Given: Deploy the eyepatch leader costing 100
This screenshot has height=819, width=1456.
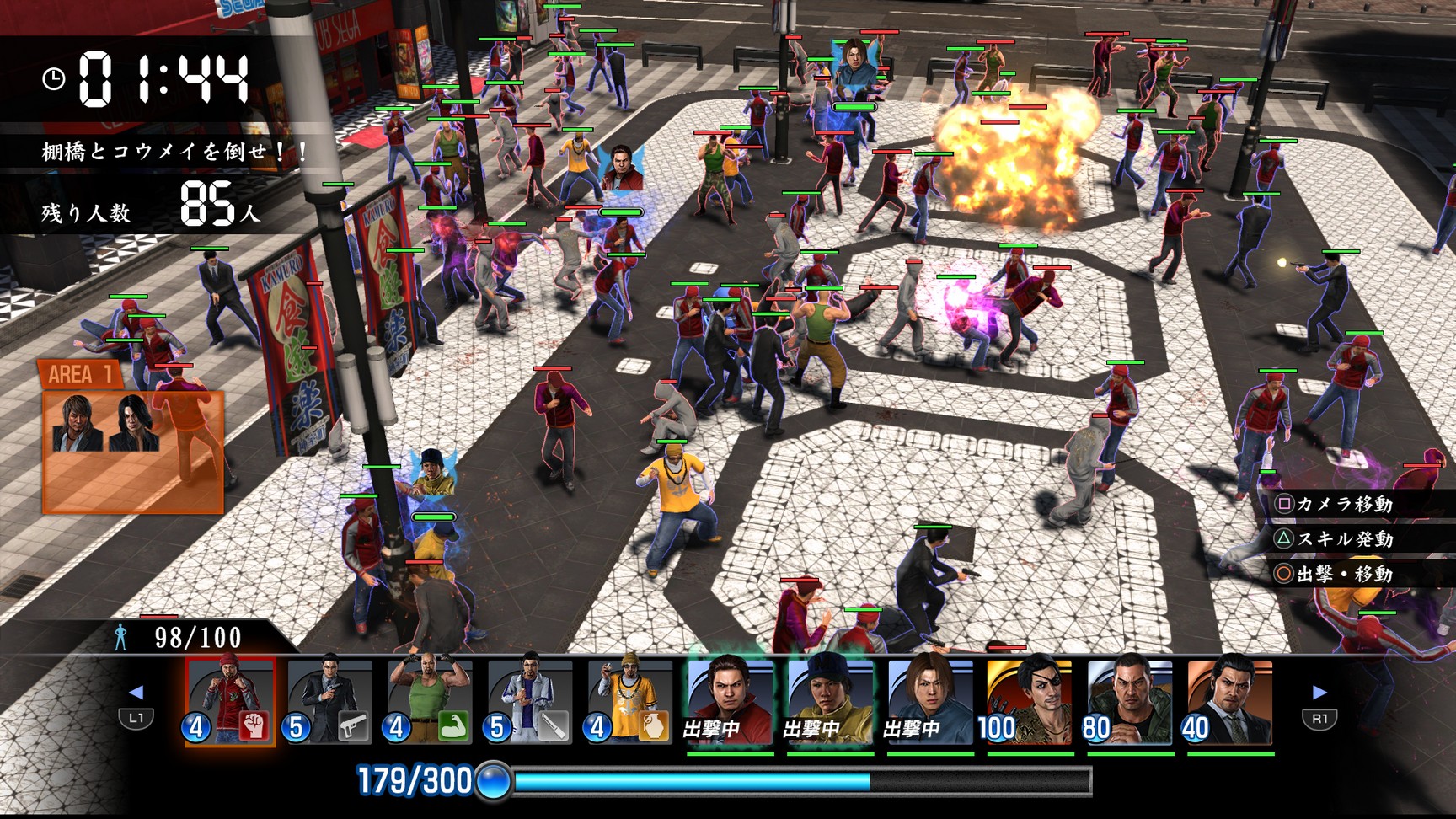Looking at the screenshot, I should click(1030, 701).
